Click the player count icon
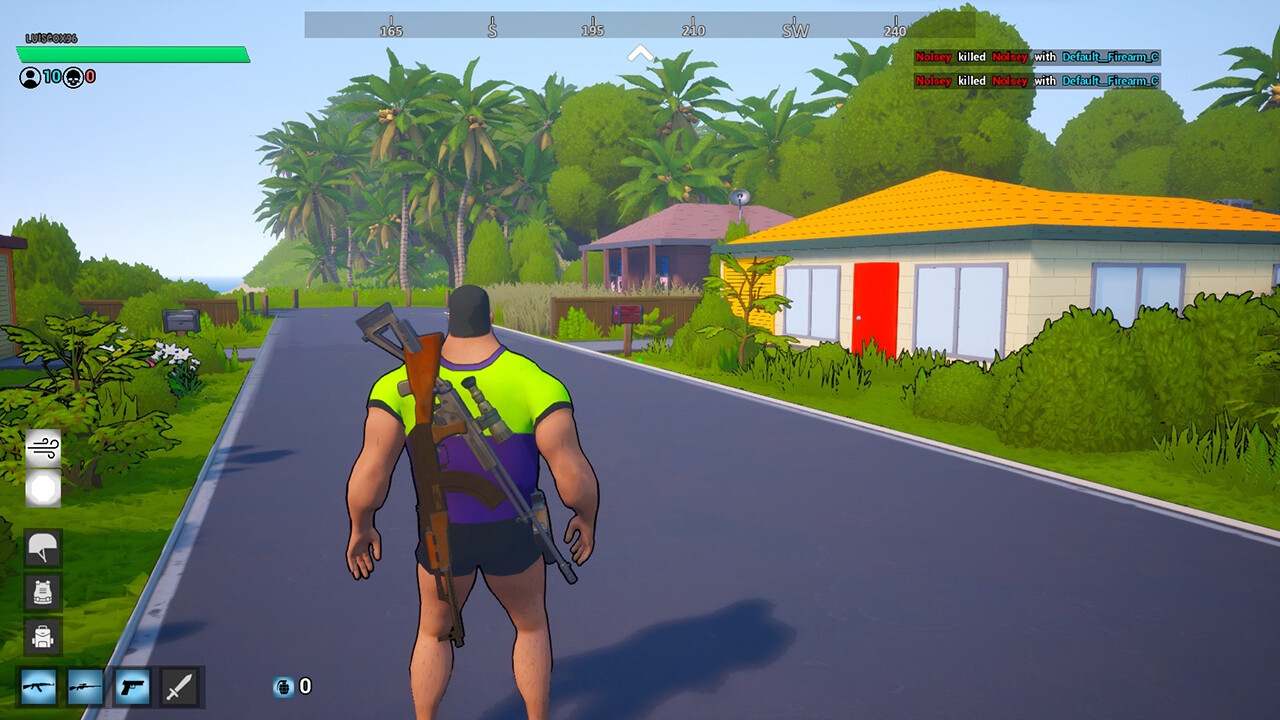This screenshot has height=720, width=1280. point(28,75)
